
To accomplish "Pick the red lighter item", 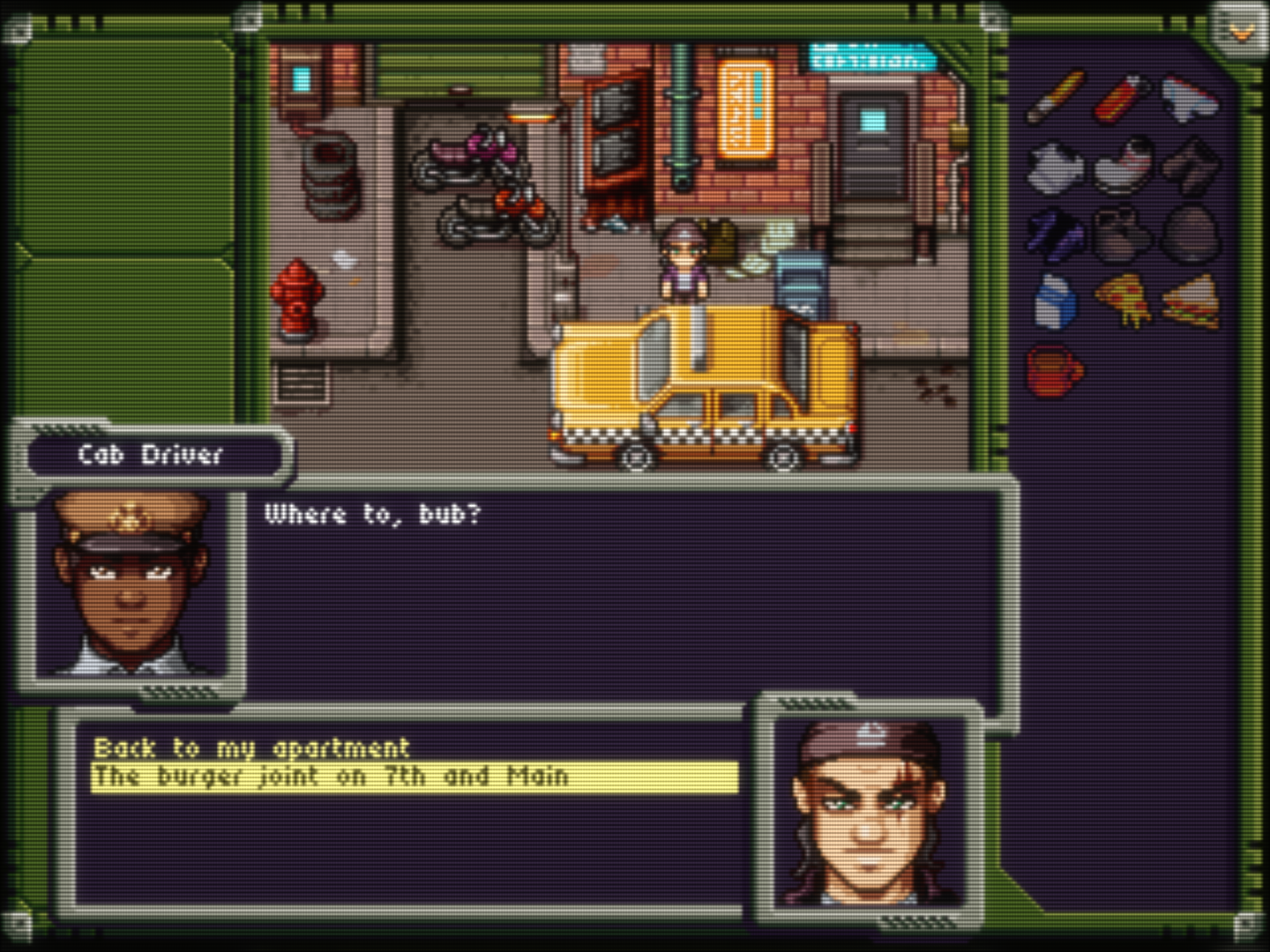I will coord(1122,97).
